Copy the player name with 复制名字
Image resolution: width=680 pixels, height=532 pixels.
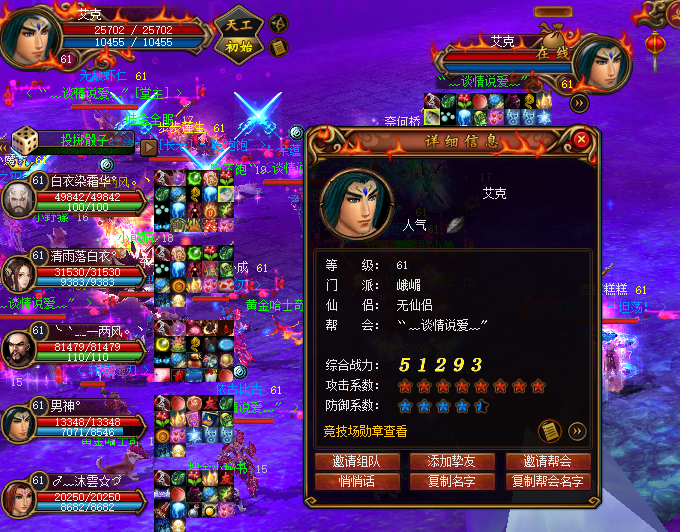[x=451, y=482]
